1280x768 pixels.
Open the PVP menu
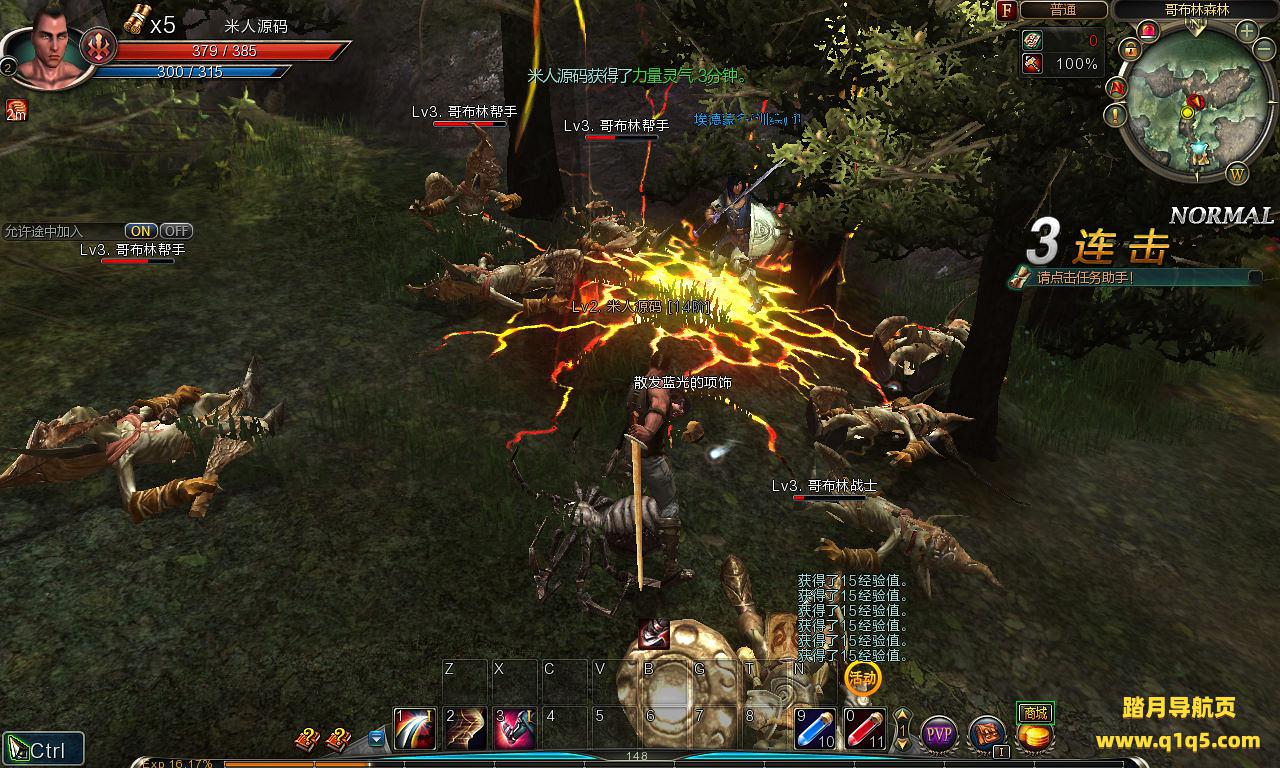tap(939, 735)
